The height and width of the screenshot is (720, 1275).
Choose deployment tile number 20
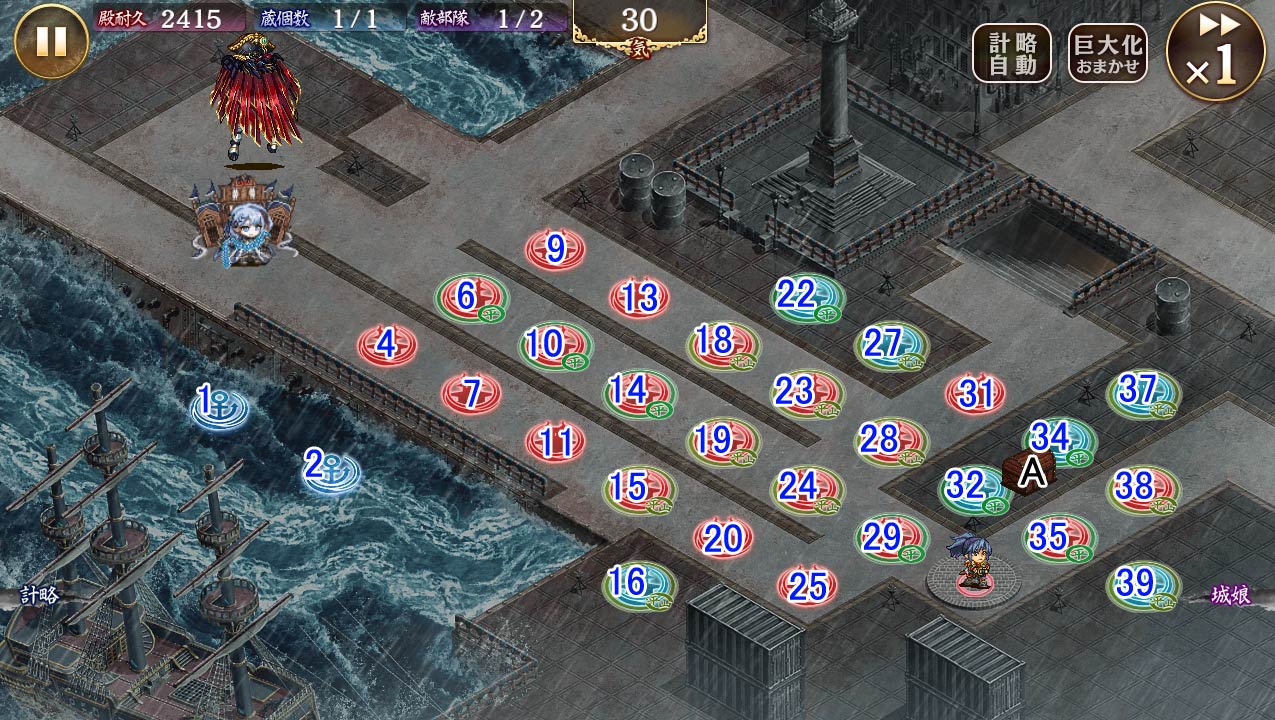723,539
